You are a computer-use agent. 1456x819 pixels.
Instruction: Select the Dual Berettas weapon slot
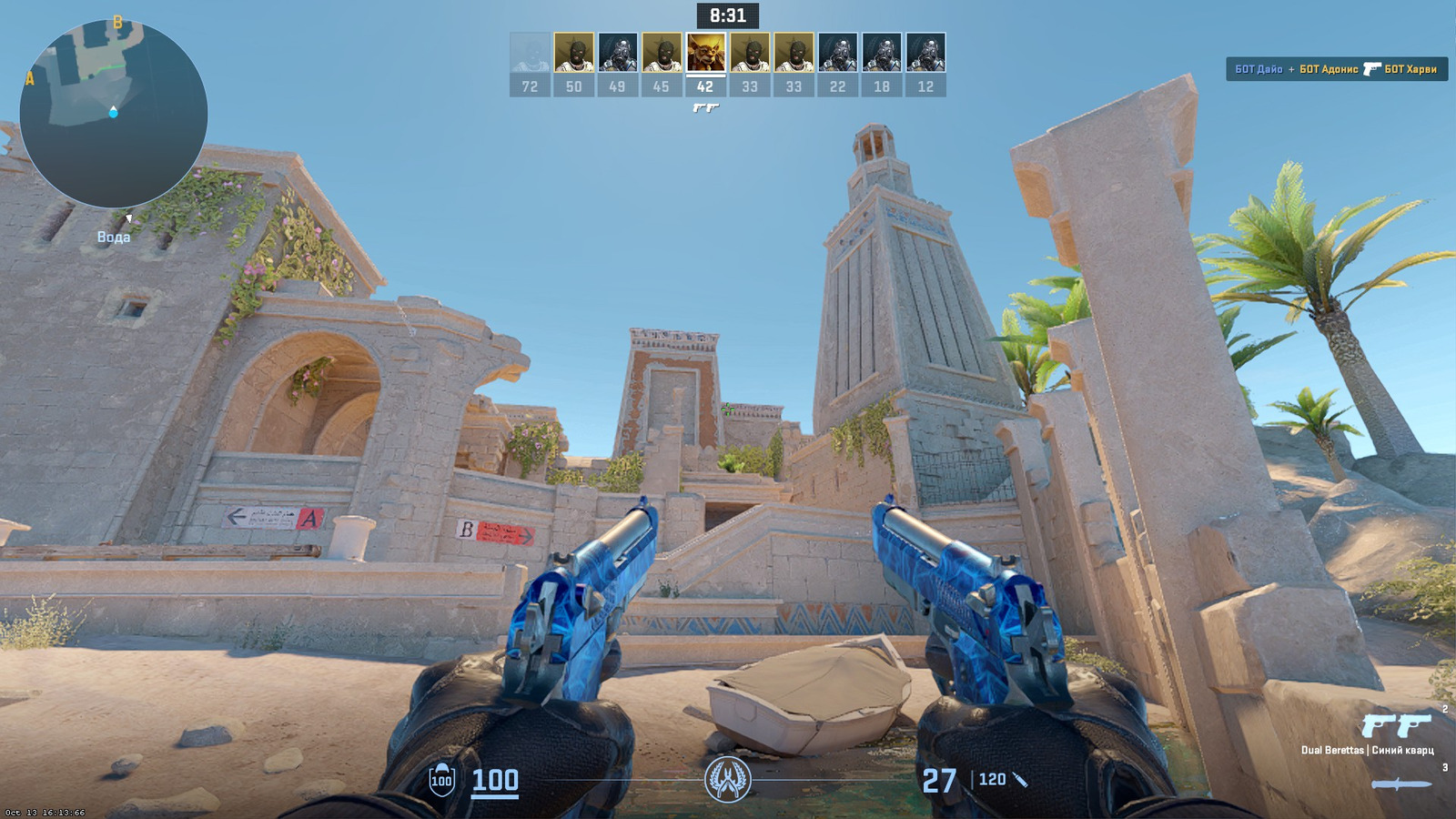[x=1396, y=726]
